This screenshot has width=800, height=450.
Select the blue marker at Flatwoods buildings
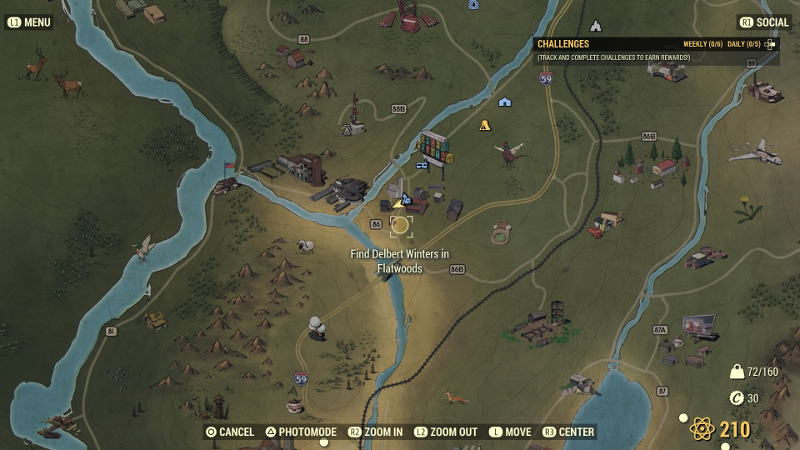tap(407, 201)
